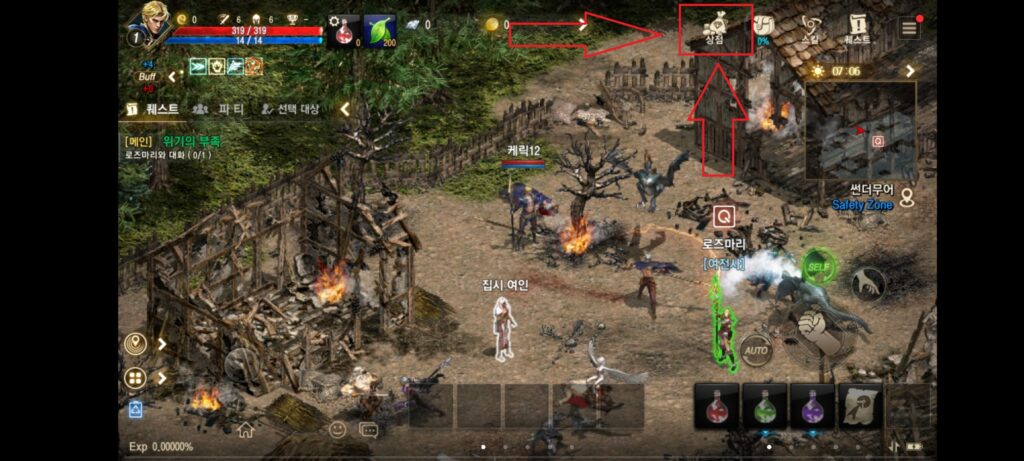This screenshot has height=461, width=1024.
Task: Activate the SELF target button
Action: tap(818, 267)
